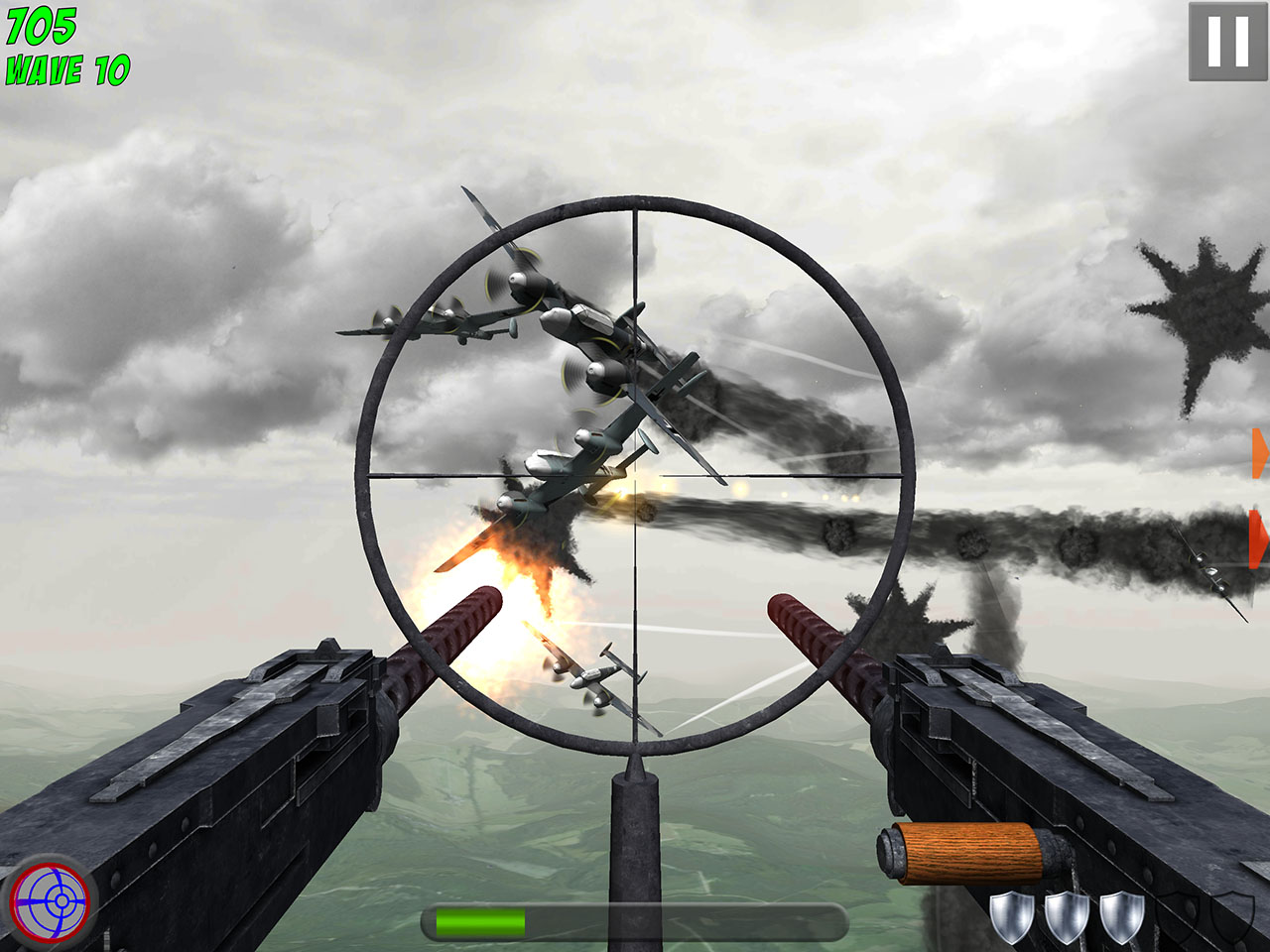Click the first darkened empty shield slot
This screenshot has height=952, width=1270.
1178,917
